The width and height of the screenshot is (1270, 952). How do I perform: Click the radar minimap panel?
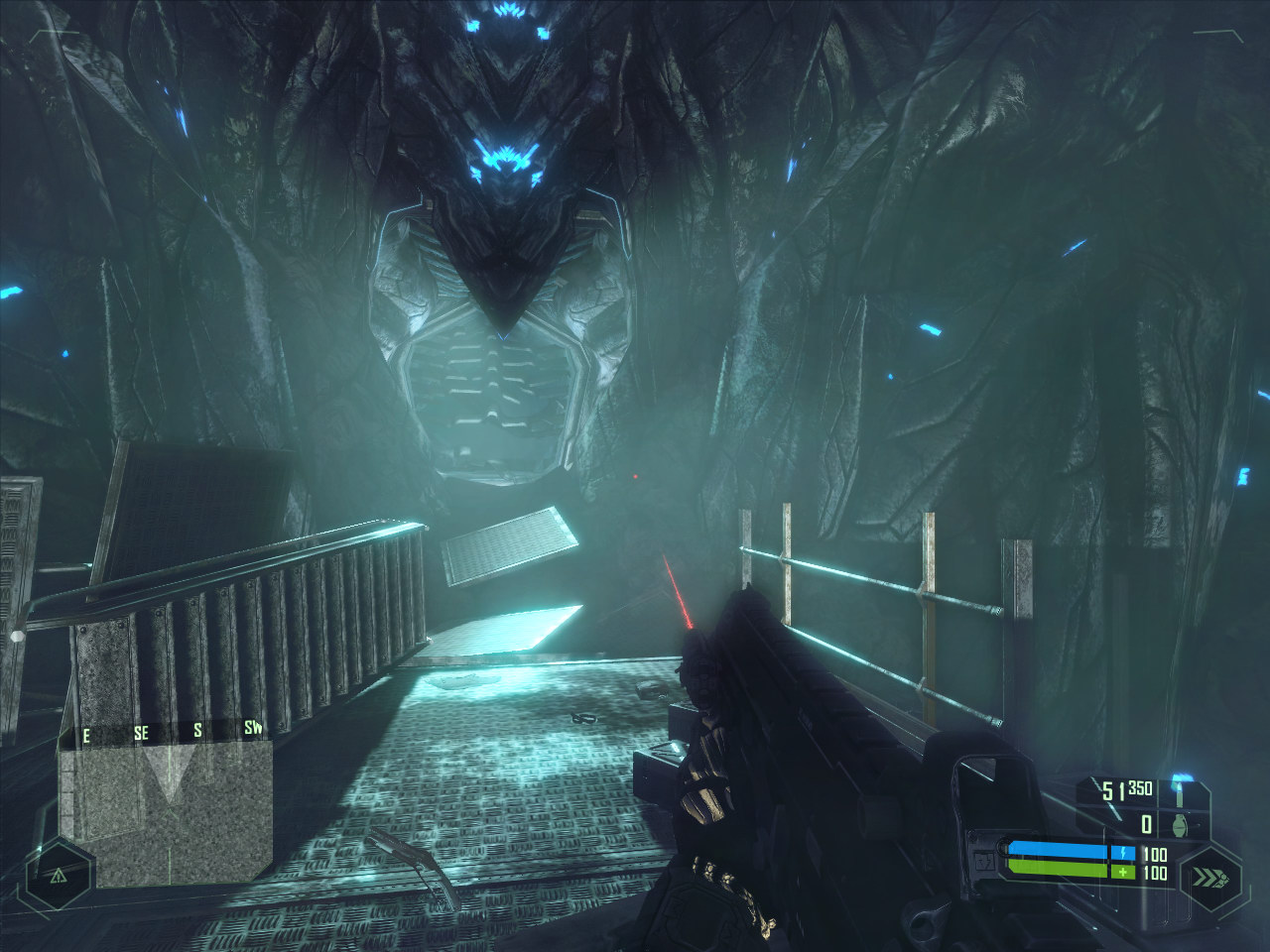(165, 801)
